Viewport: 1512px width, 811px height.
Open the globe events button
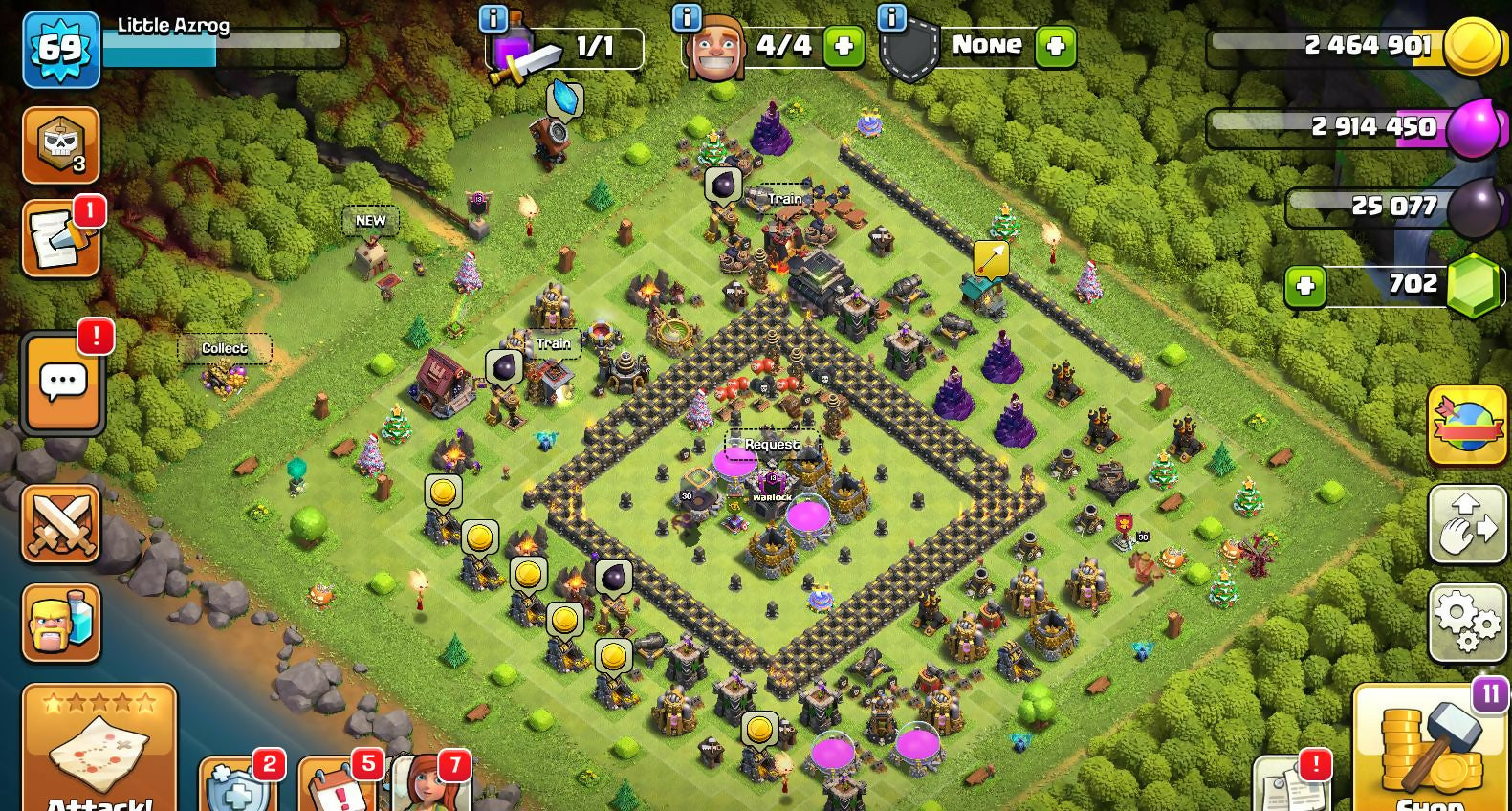tap(1467, 426)
